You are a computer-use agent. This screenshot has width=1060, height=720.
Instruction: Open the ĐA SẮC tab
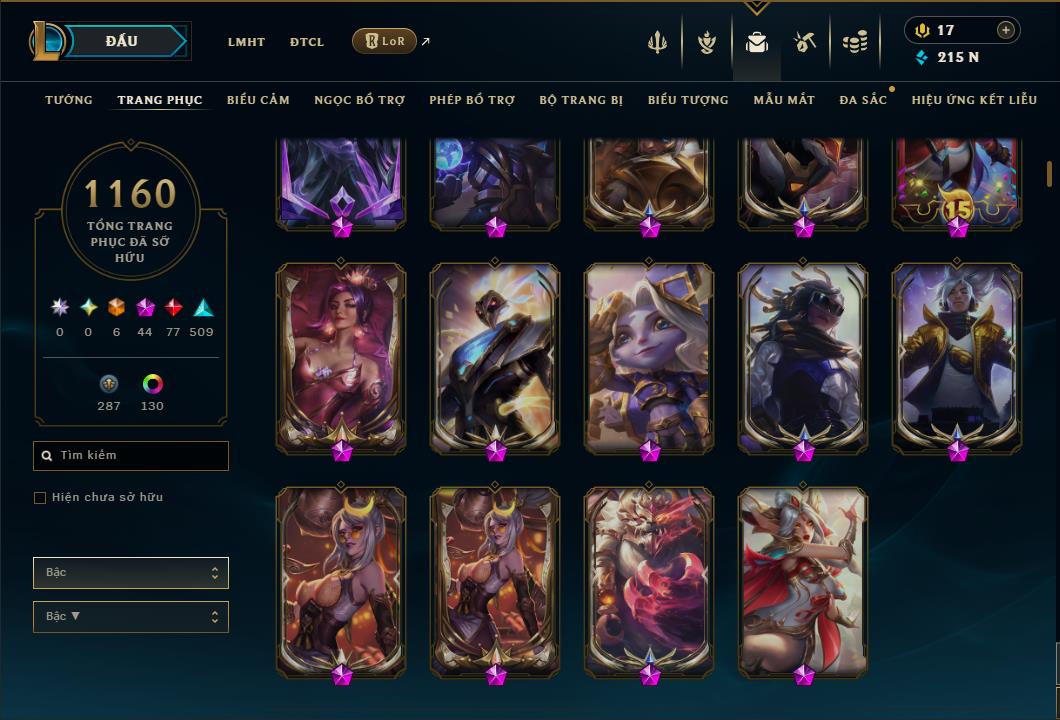pos(863,100)
